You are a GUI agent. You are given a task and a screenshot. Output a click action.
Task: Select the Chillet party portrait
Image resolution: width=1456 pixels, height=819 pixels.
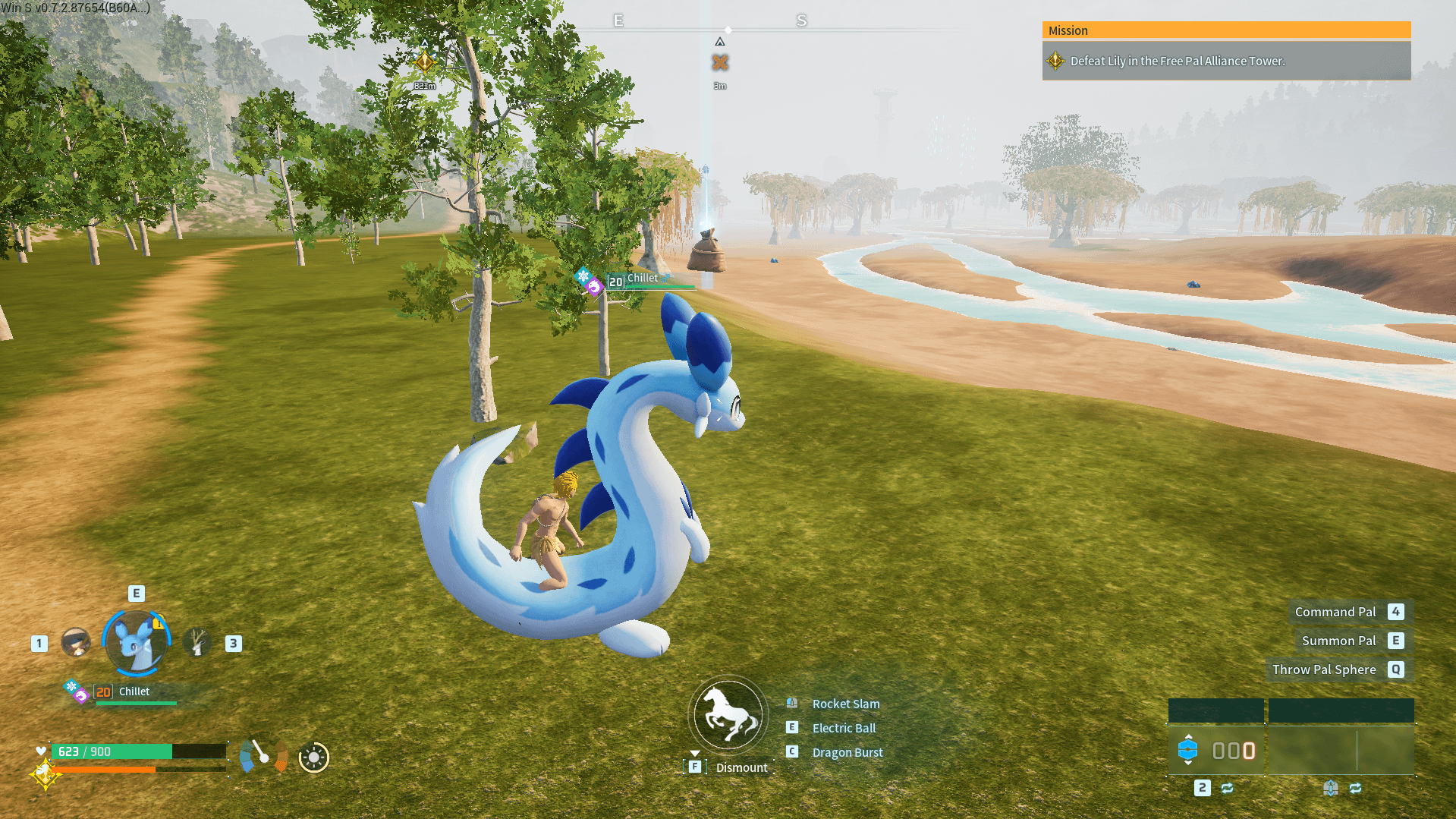pyautogui.click(x=137, y=643)
